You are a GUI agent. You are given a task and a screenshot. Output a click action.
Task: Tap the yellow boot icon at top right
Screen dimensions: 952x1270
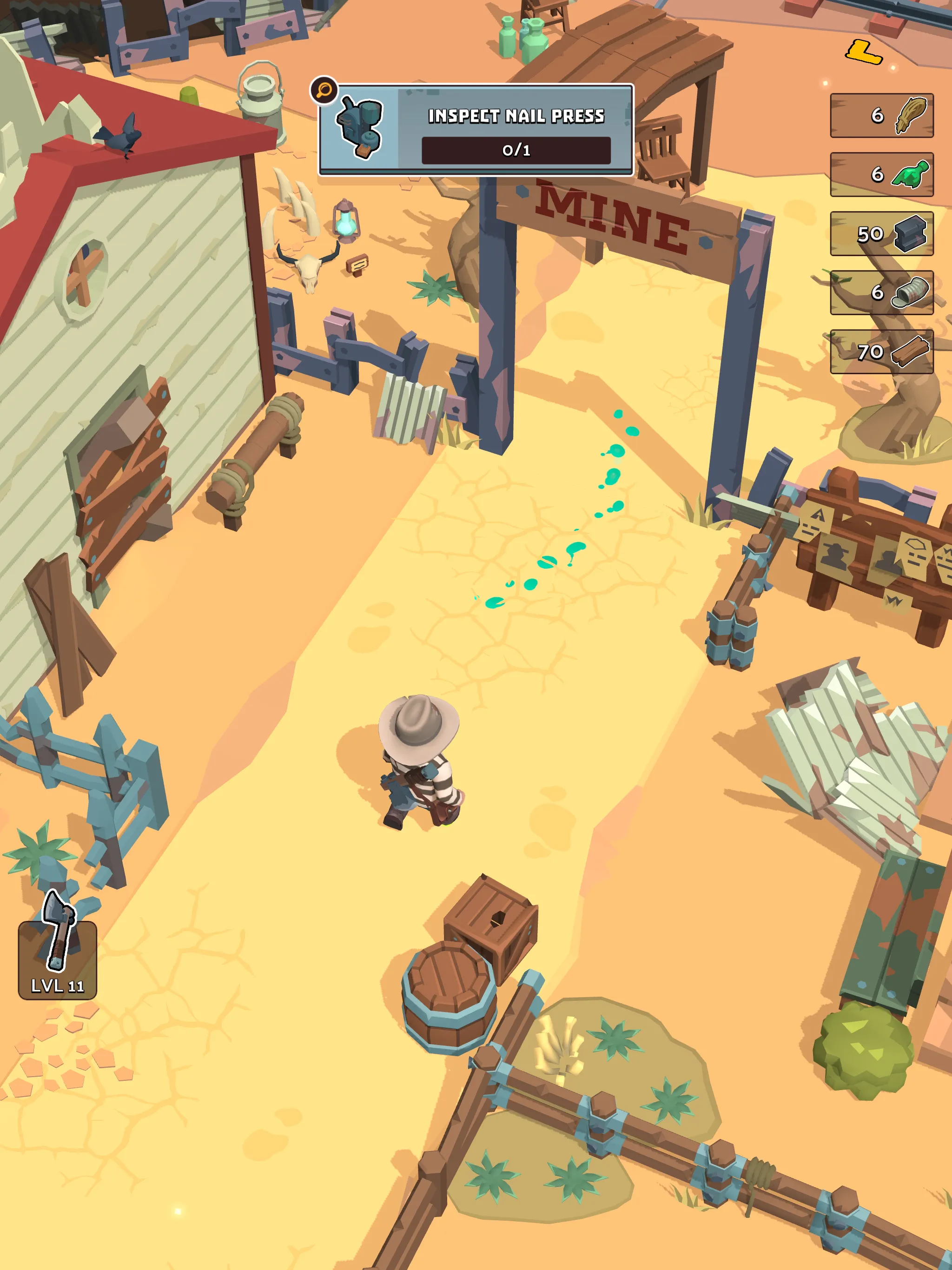[x=865, y=51]
